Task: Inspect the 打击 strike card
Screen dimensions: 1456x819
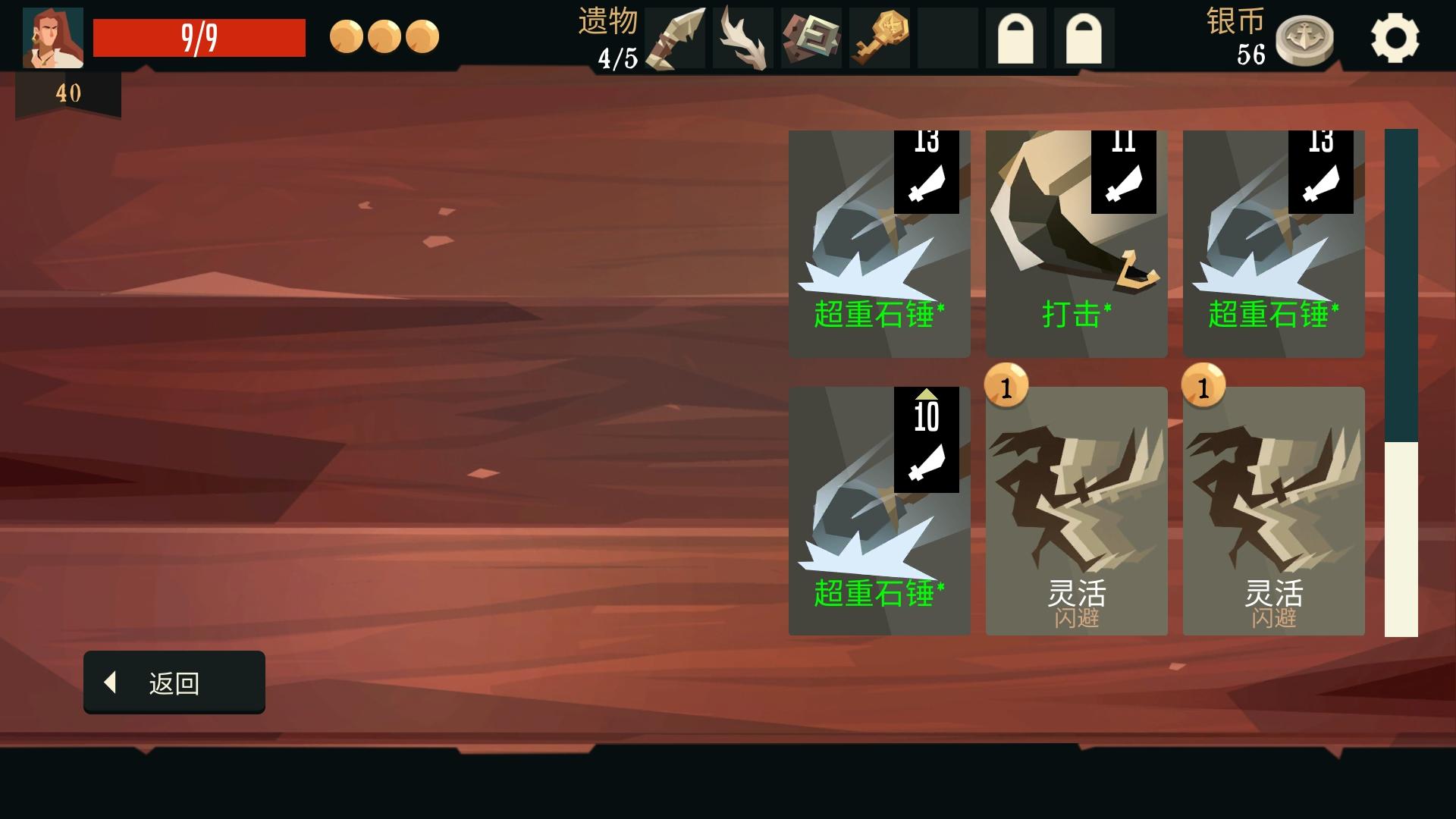Action: pos(1076,243)
